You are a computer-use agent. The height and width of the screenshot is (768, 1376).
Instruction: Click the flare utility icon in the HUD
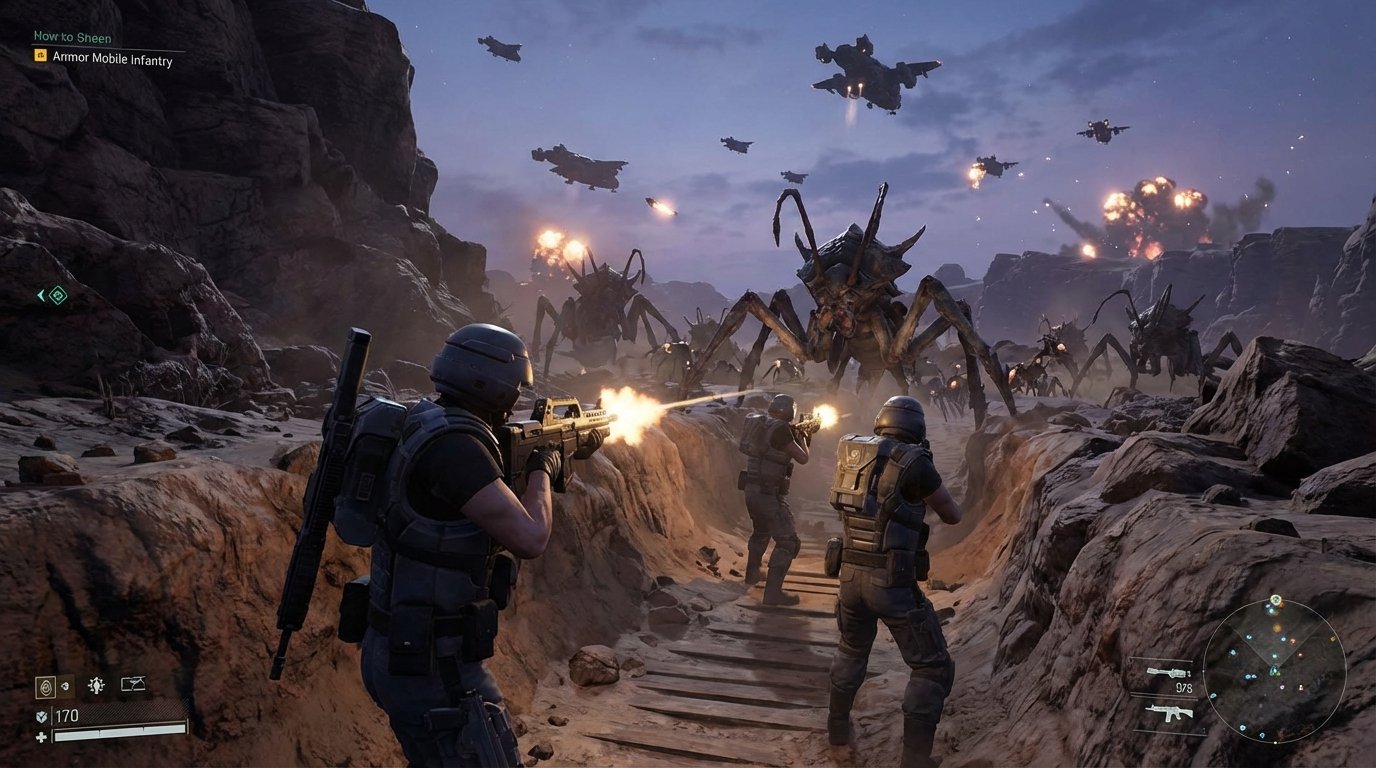[x=97, y=684]
